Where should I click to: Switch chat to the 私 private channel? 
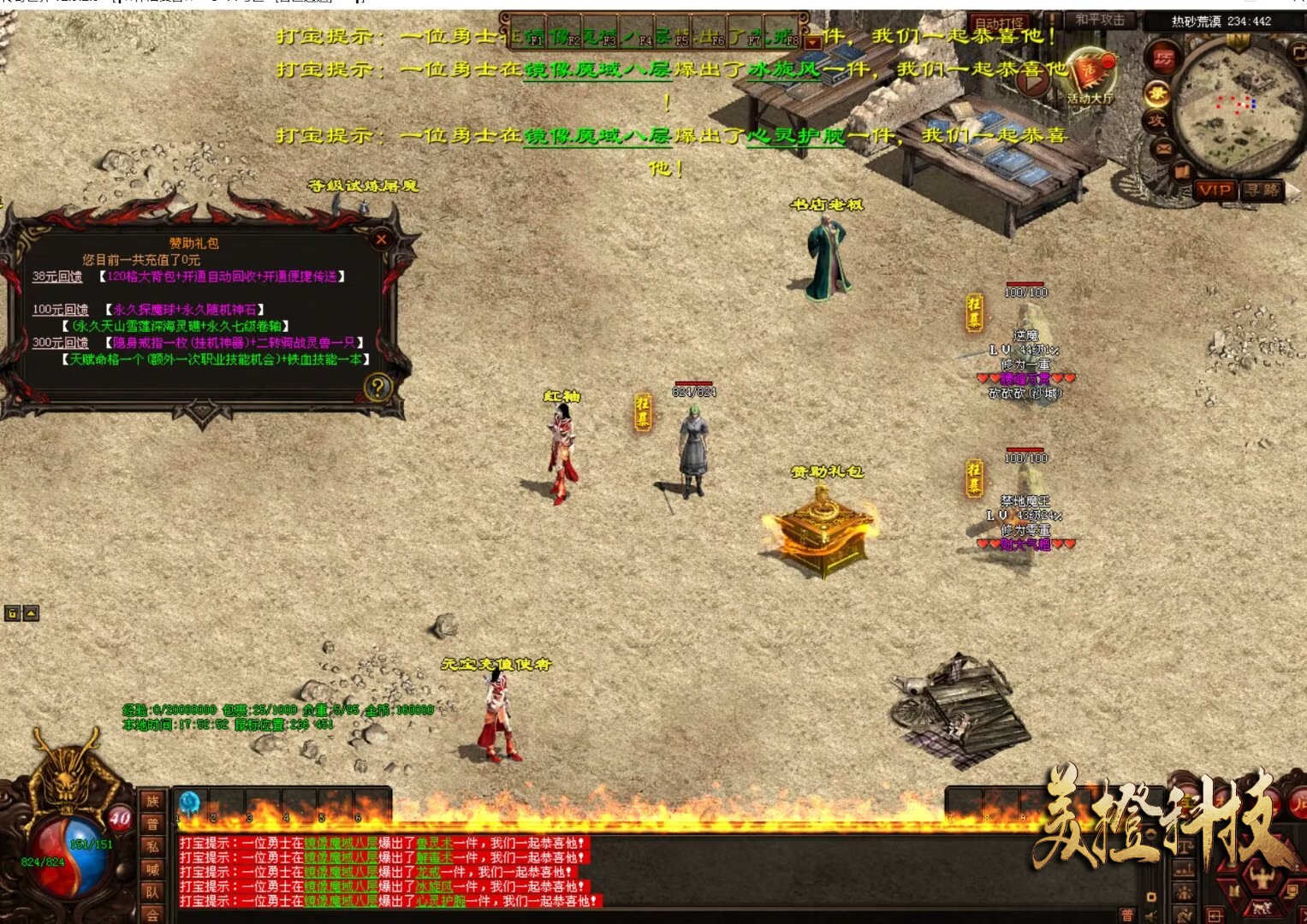152,847
